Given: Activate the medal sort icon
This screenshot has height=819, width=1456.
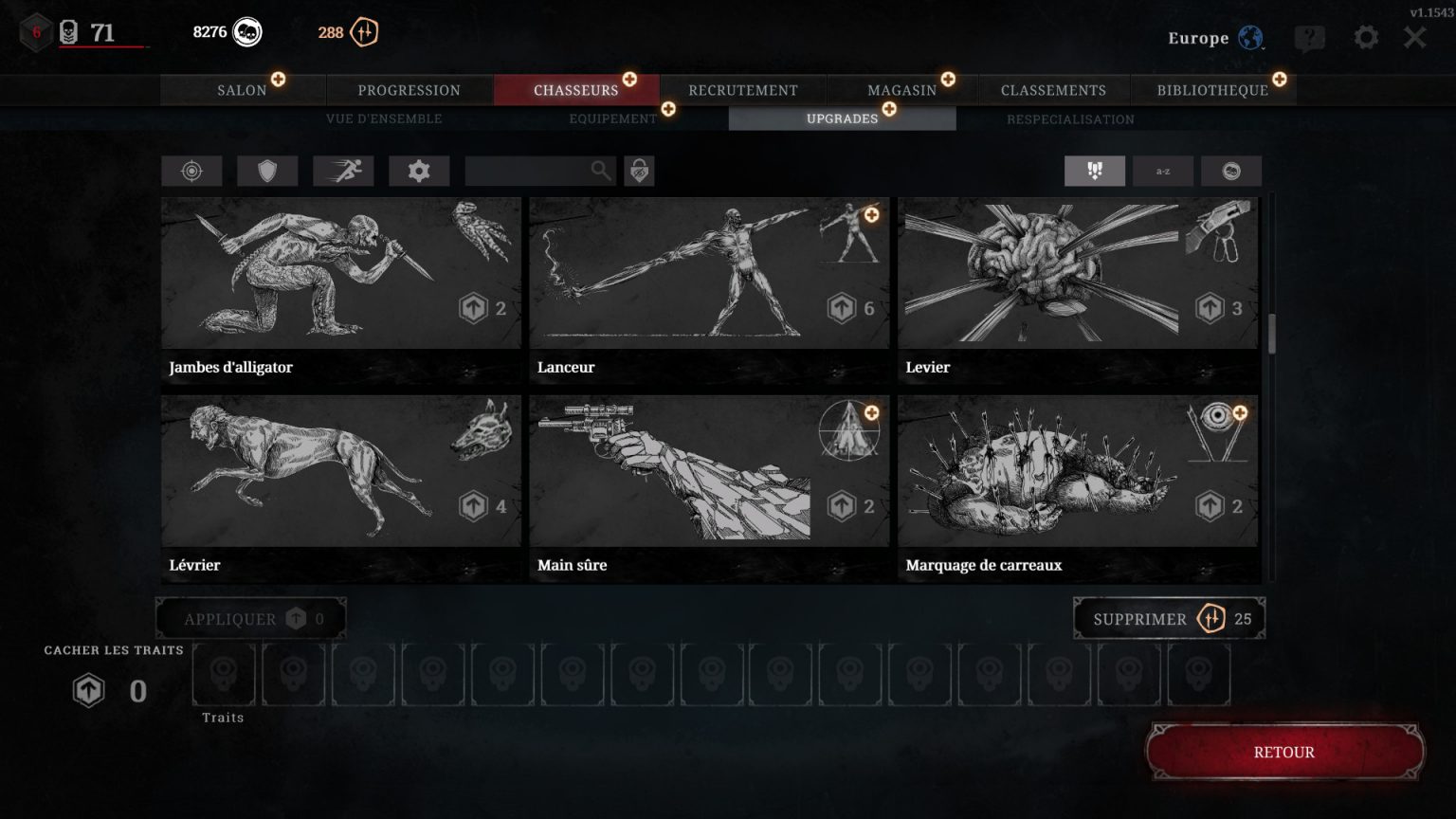Looking at the screenshot, I should coord(1095,171).
